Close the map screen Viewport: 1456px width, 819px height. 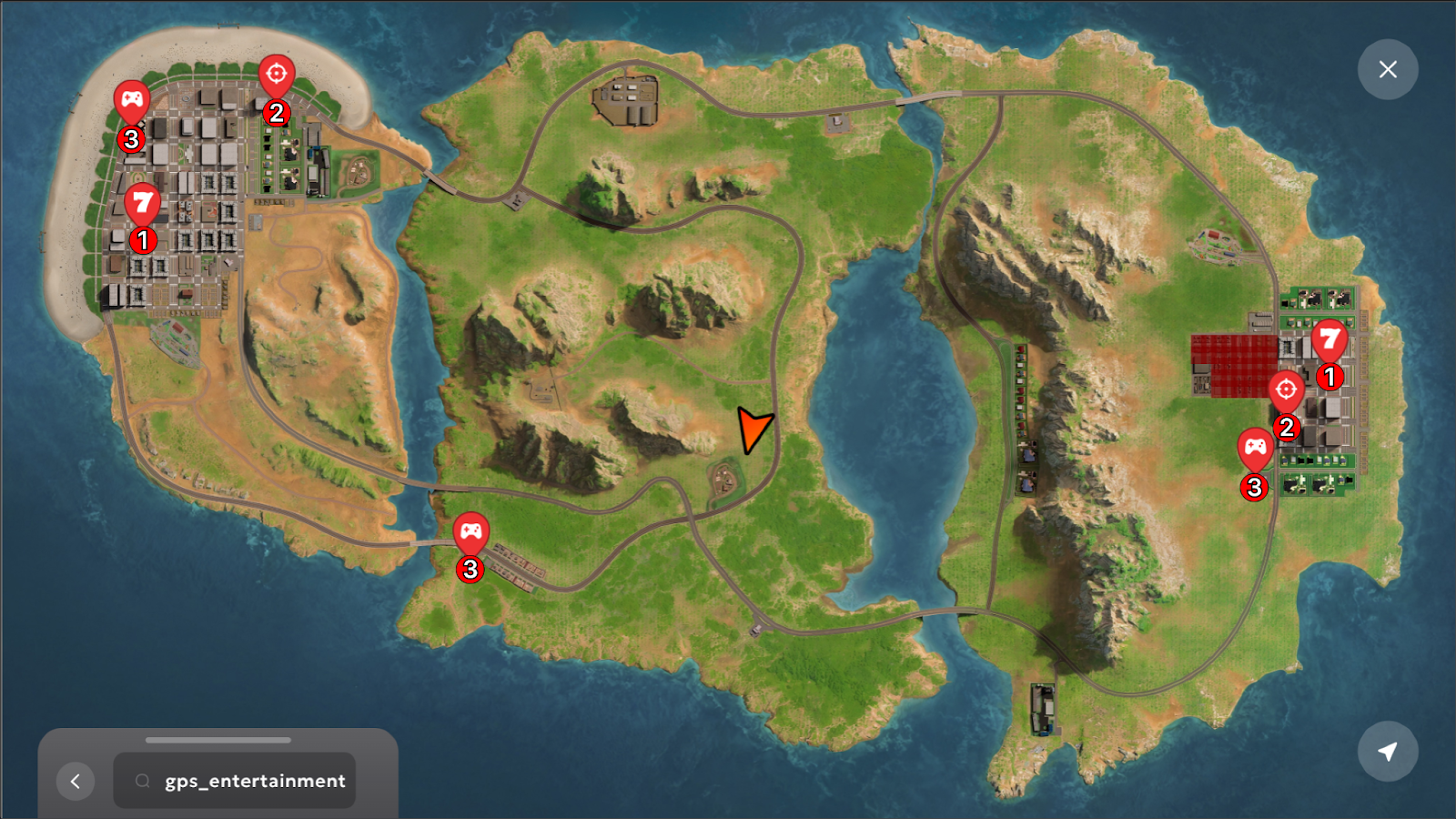pyautogui.click(x=1387, y=69)
